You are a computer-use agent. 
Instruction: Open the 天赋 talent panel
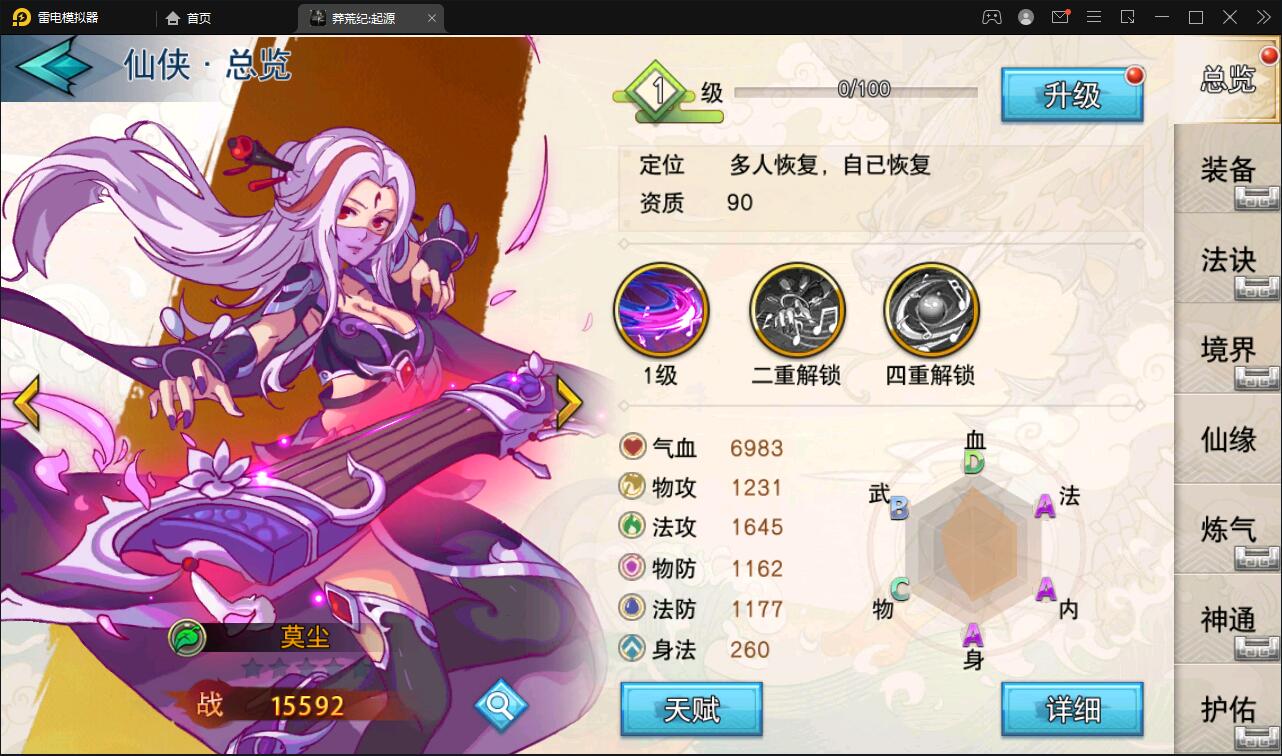691,708
